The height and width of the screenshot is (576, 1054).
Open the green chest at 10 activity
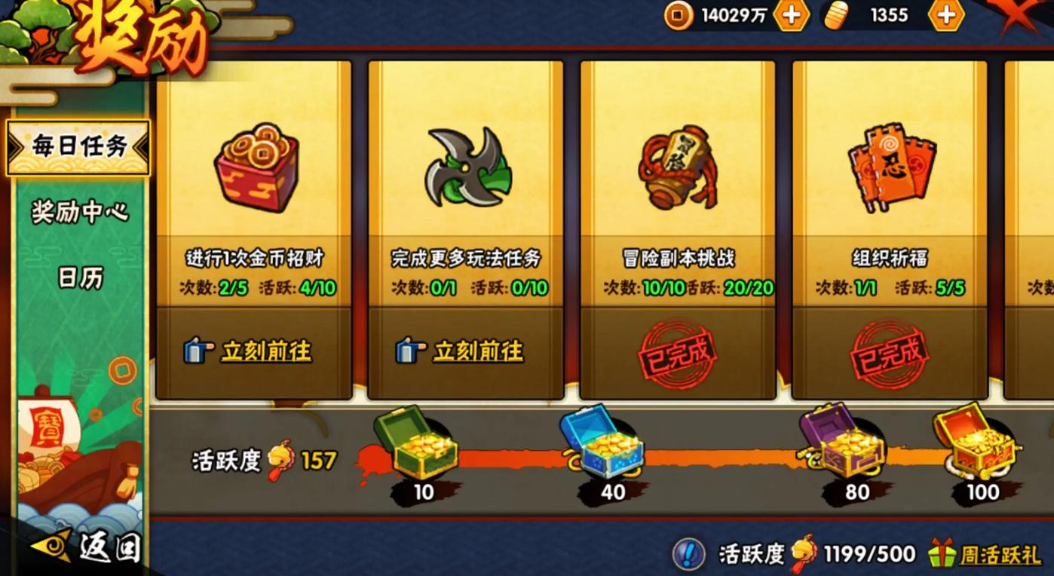pyautogui.click(x=416, y=444)
